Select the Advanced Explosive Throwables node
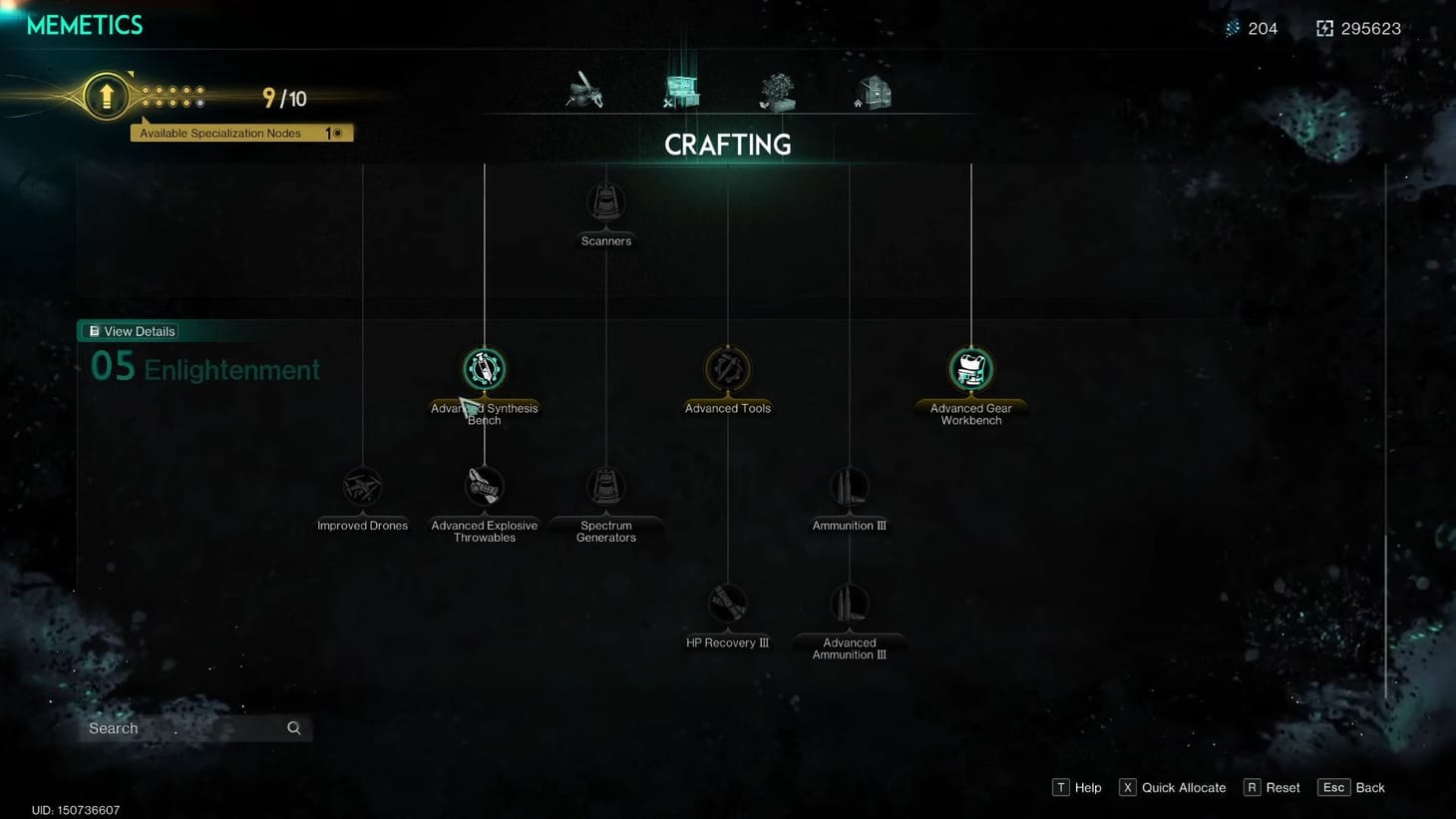 484,487
